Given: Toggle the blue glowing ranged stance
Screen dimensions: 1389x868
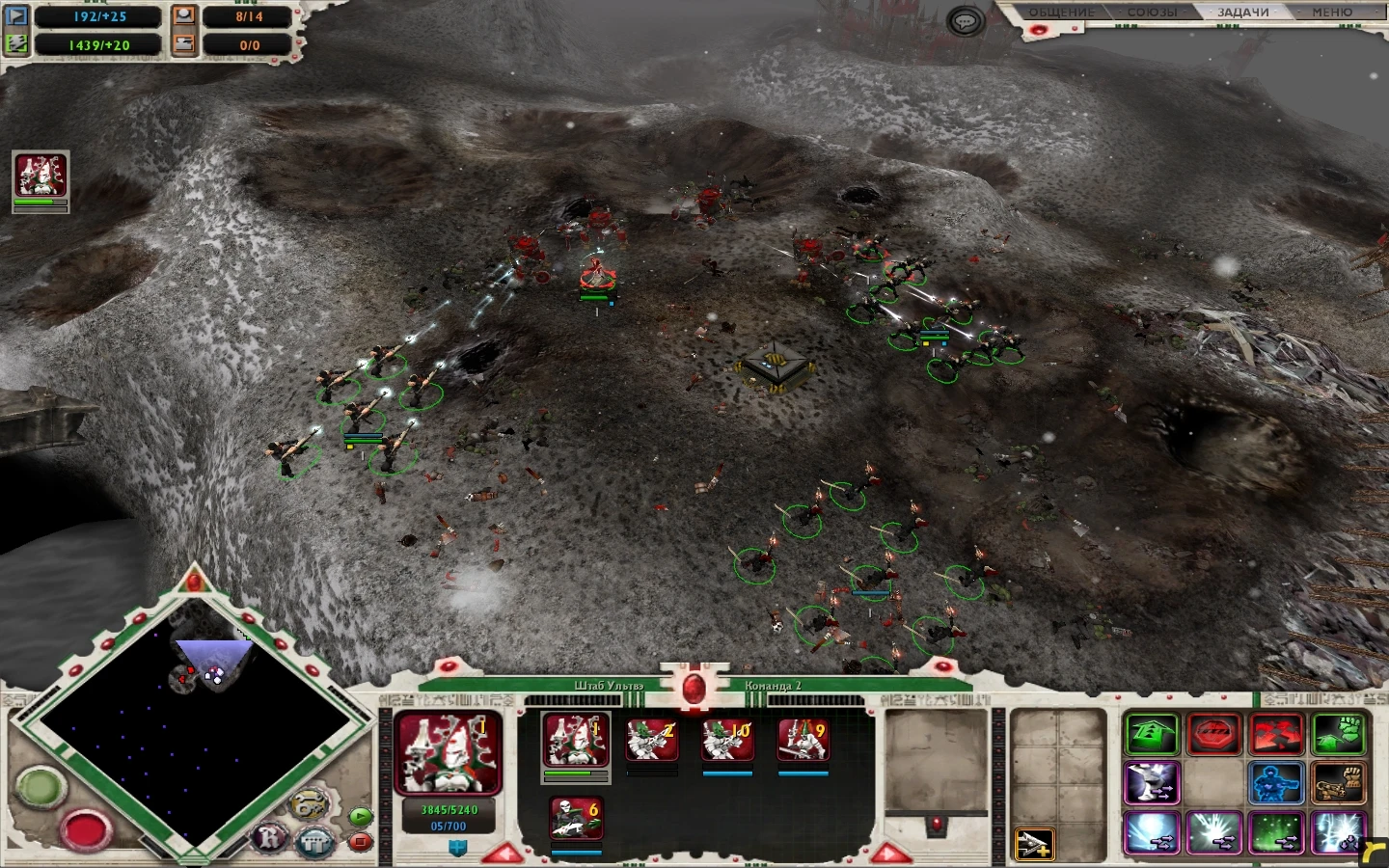Looking at the screenshot, I should pos(1276,784).
